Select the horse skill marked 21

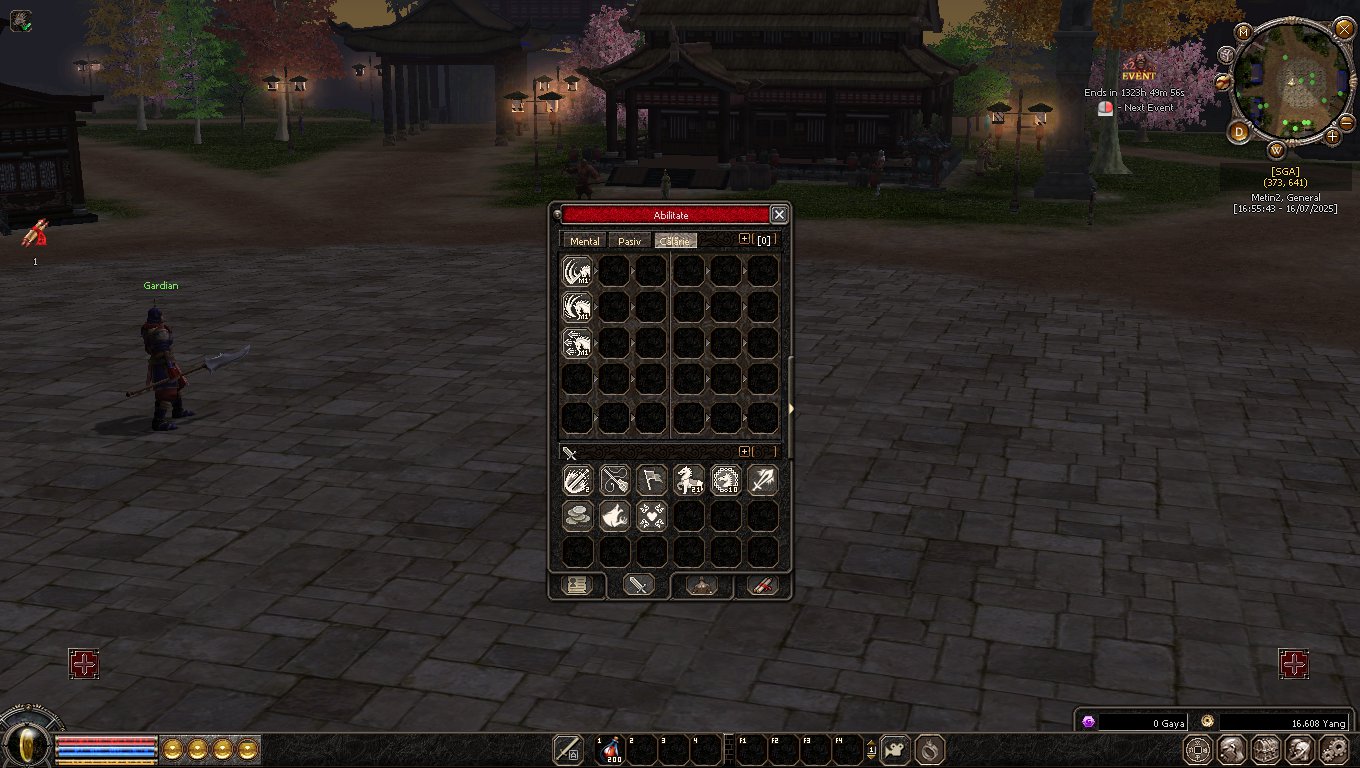(688, 480)
